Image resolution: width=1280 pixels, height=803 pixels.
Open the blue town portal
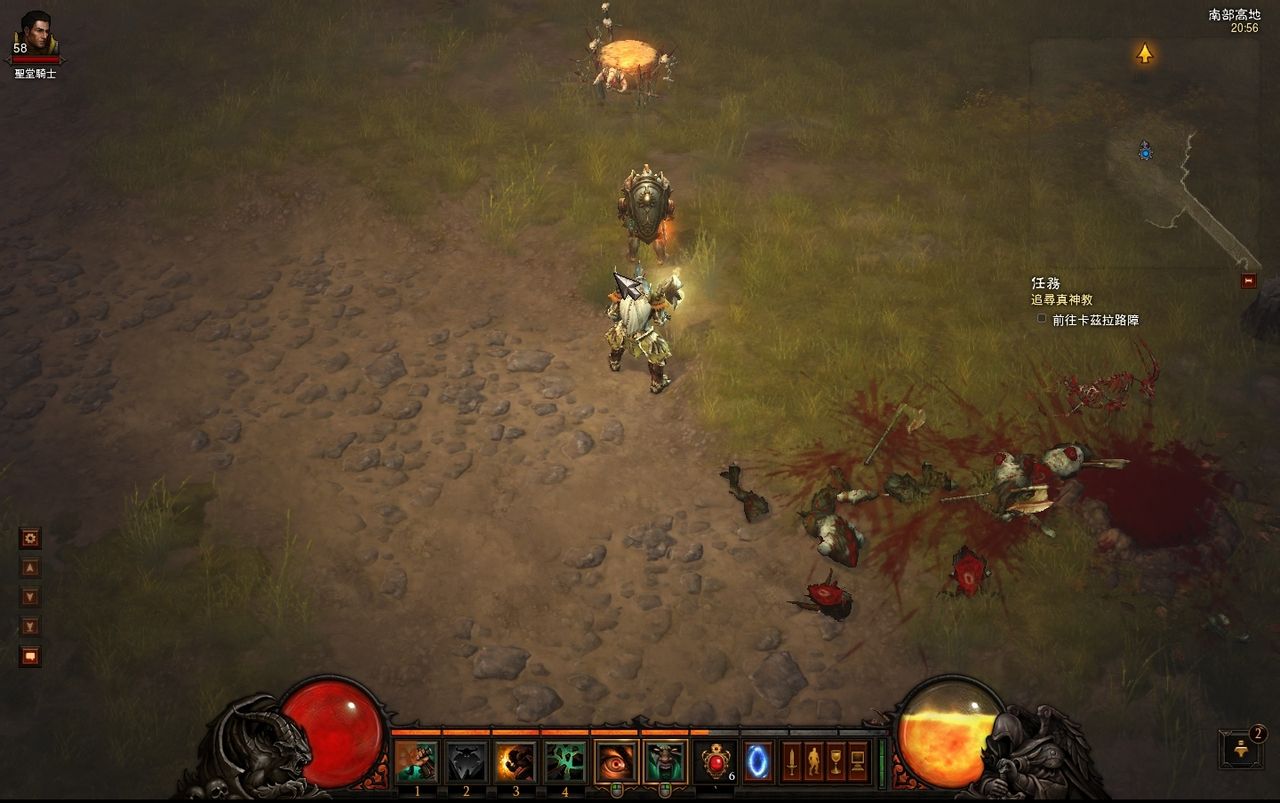point(758,762)
